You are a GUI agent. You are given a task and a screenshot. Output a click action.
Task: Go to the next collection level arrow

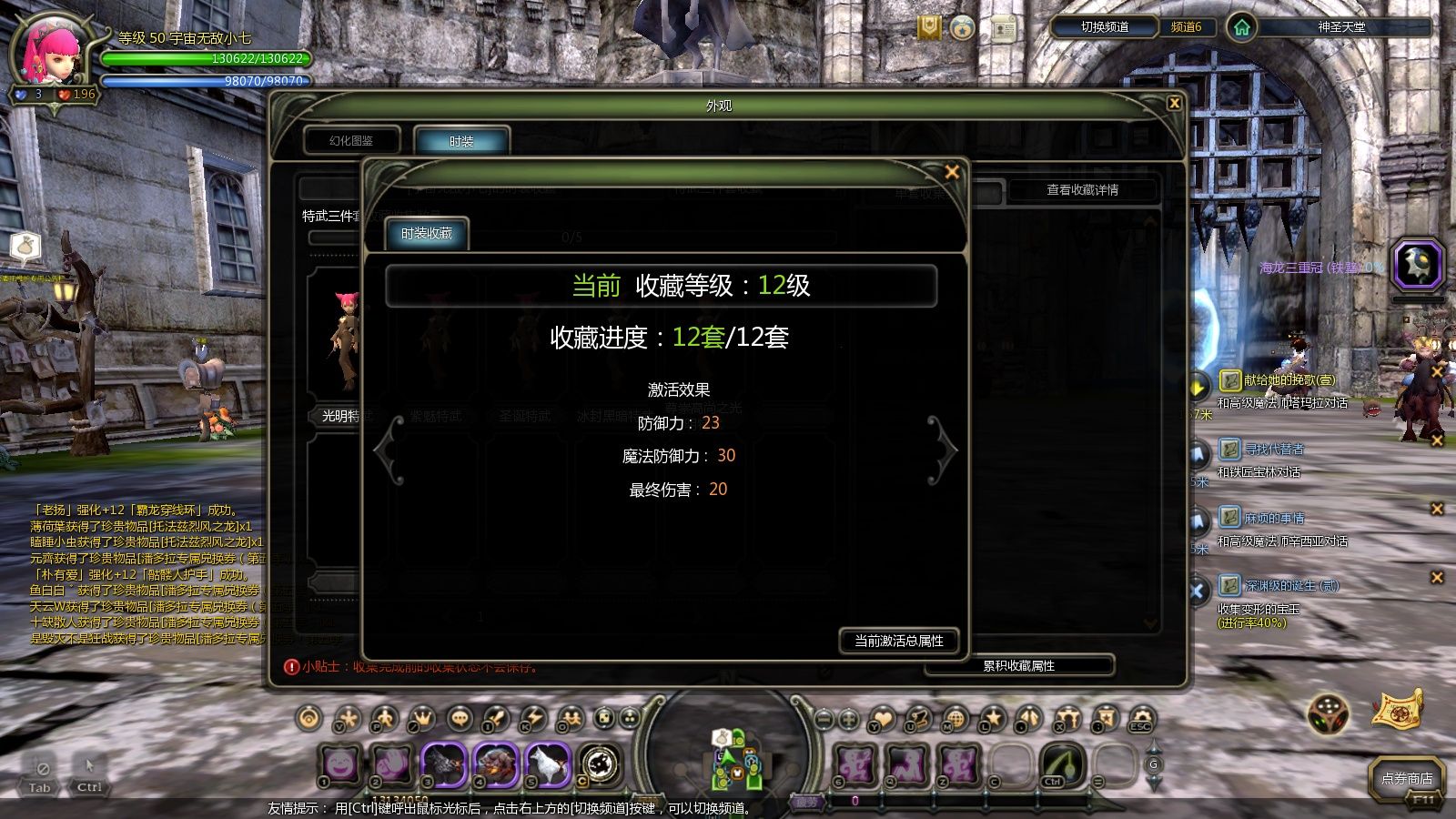pos(943,450)
